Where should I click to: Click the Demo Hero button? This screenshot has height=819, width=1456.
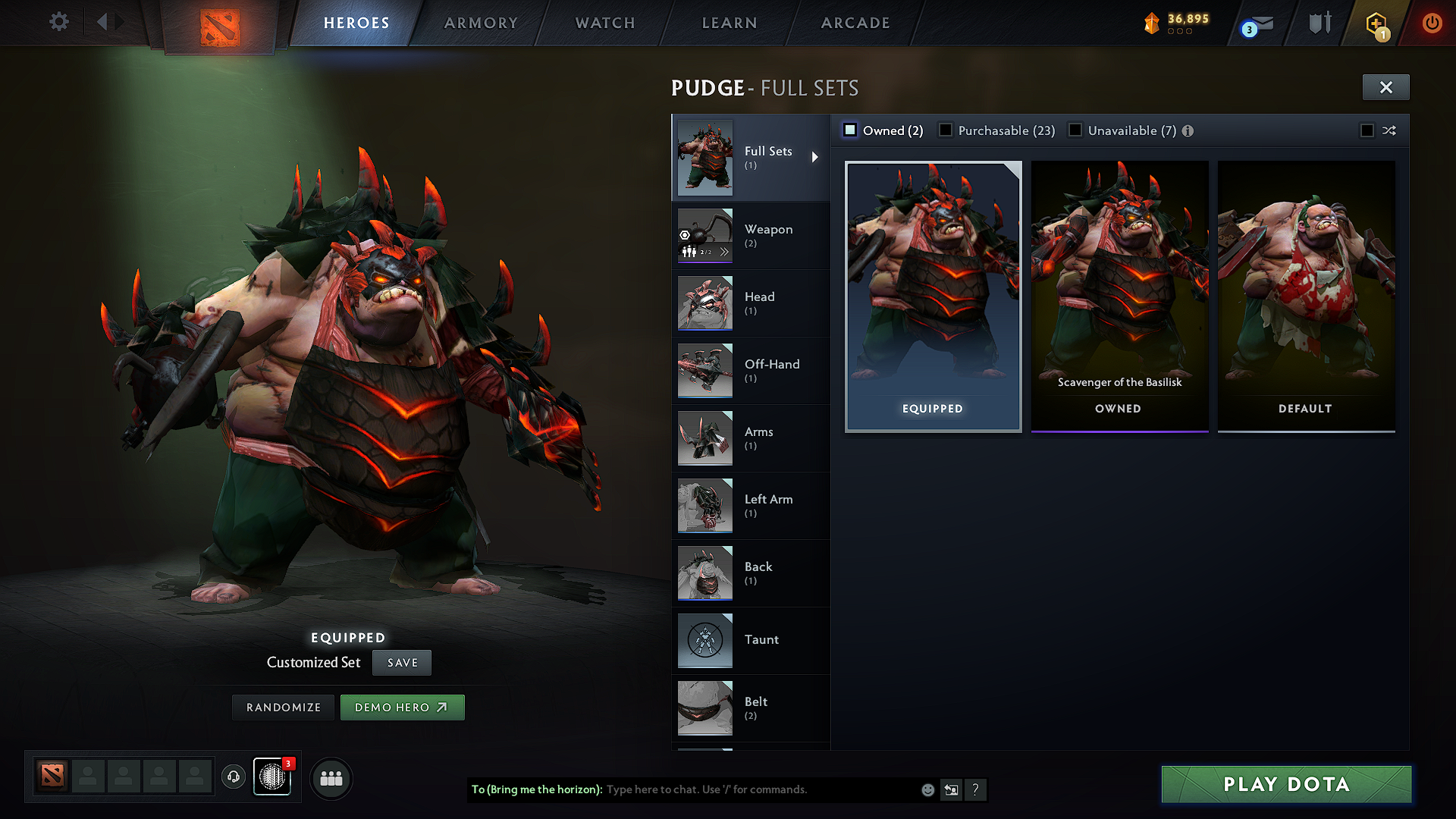403,707
